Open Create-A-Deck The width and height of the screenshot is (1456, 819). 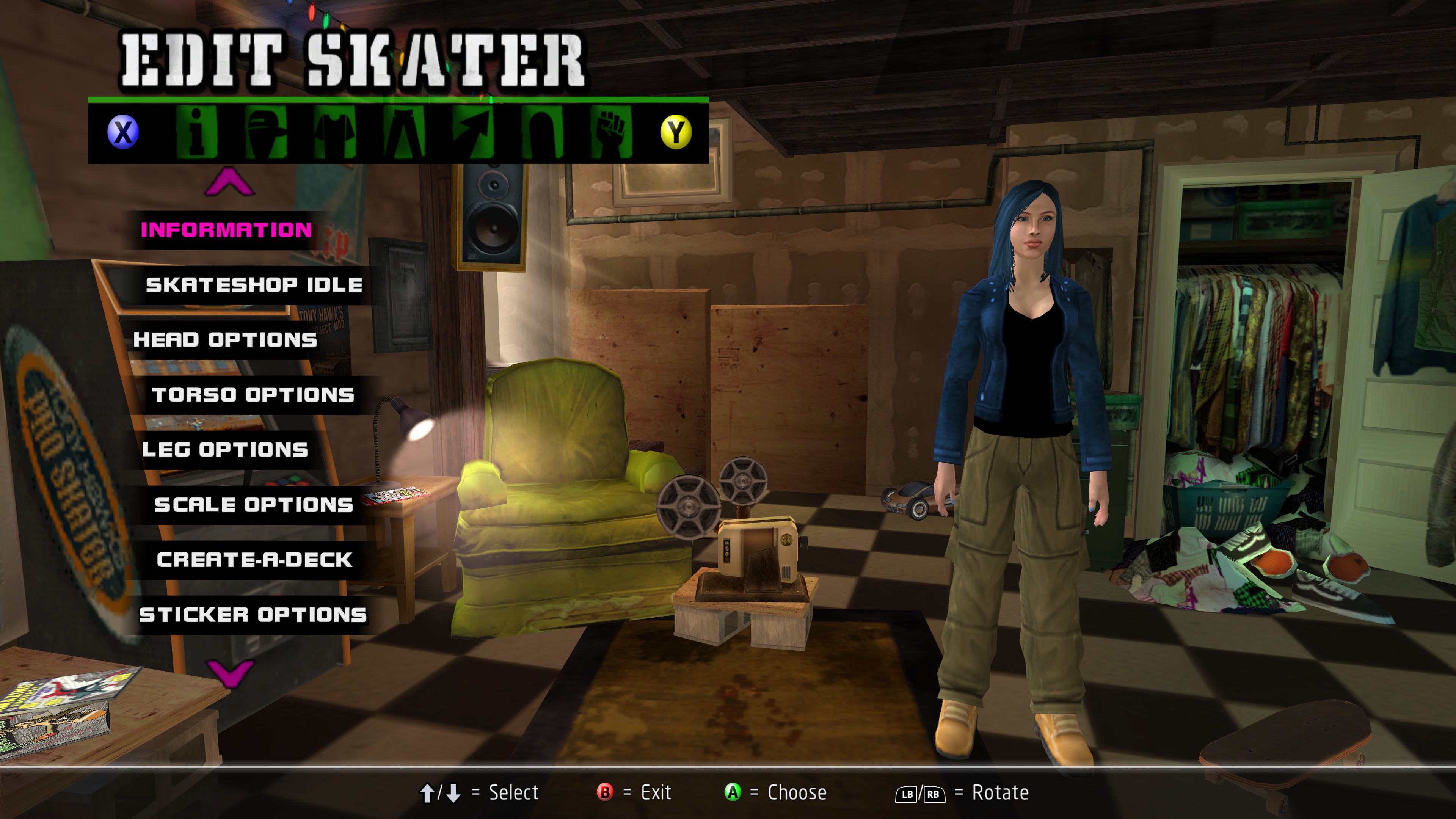[254, 559]
